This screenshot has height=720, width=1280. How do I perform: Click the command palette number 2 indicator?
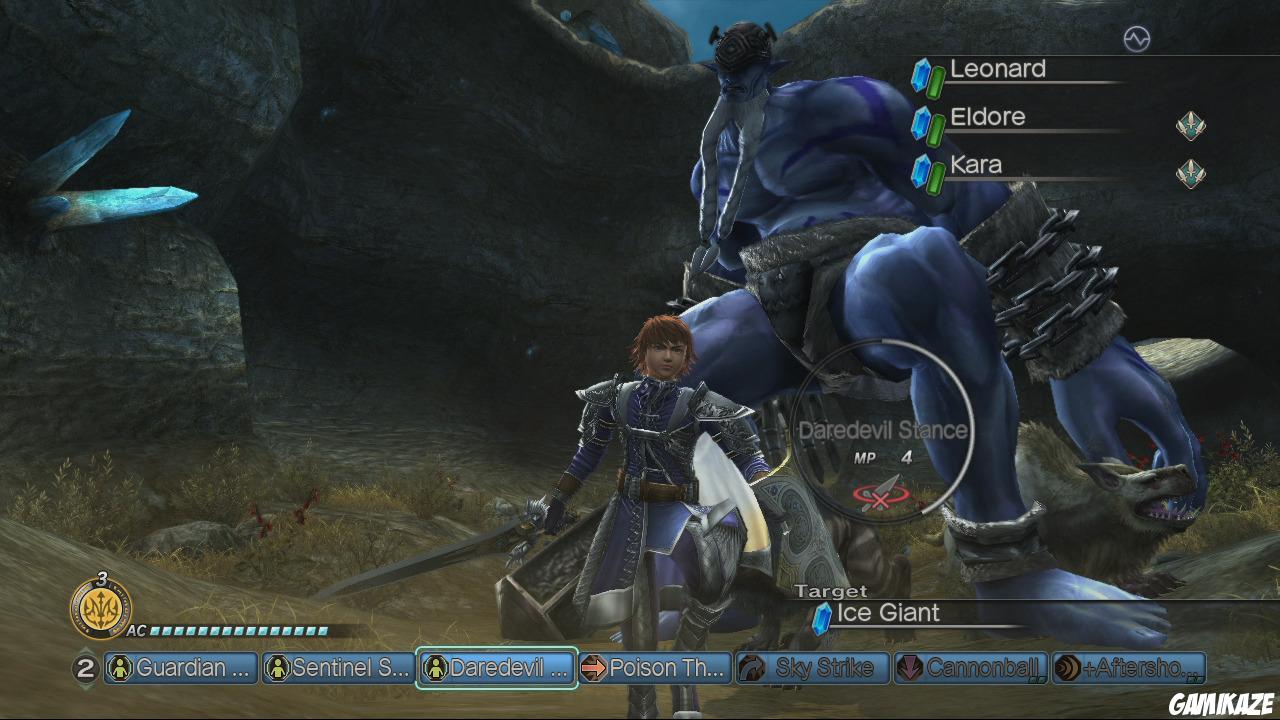tap(86, 668)
